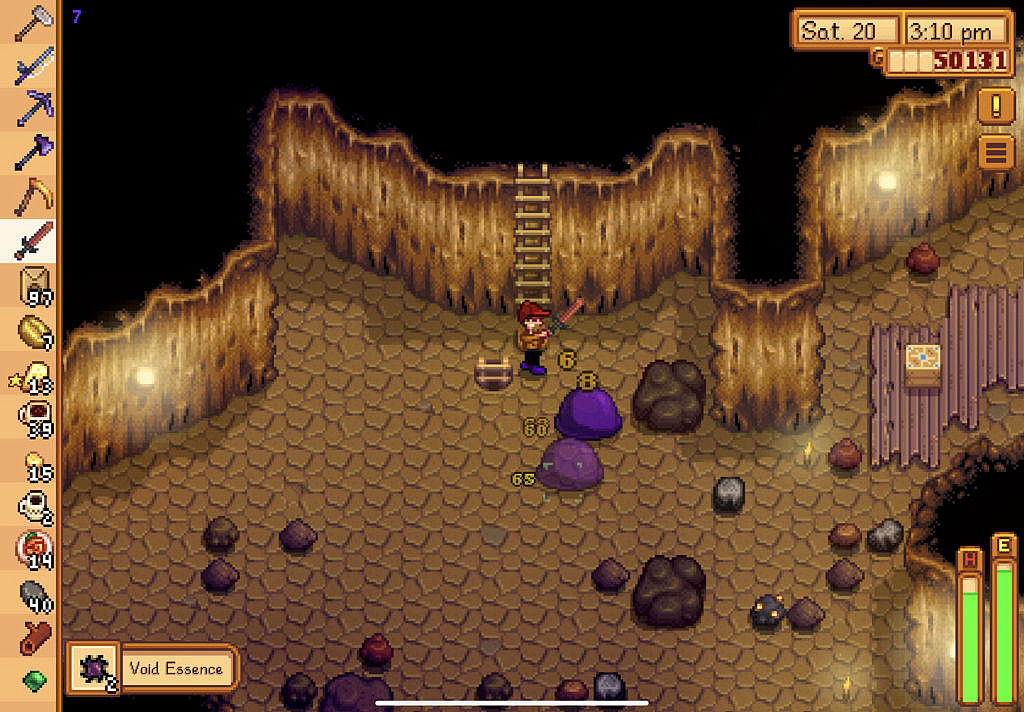Select the hammer tool slot
The width and height of the screenshot is (1024, 712).
click(x=33, y=22)
